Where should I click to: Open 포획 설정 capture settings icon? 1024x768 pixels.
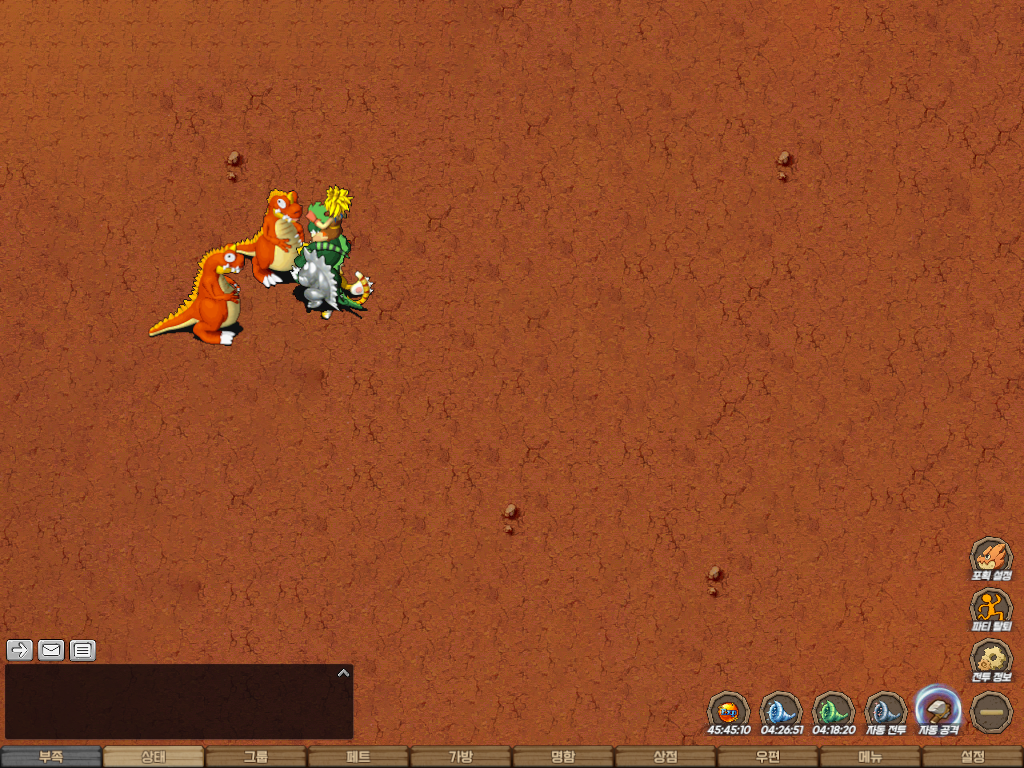pos(991,557)
